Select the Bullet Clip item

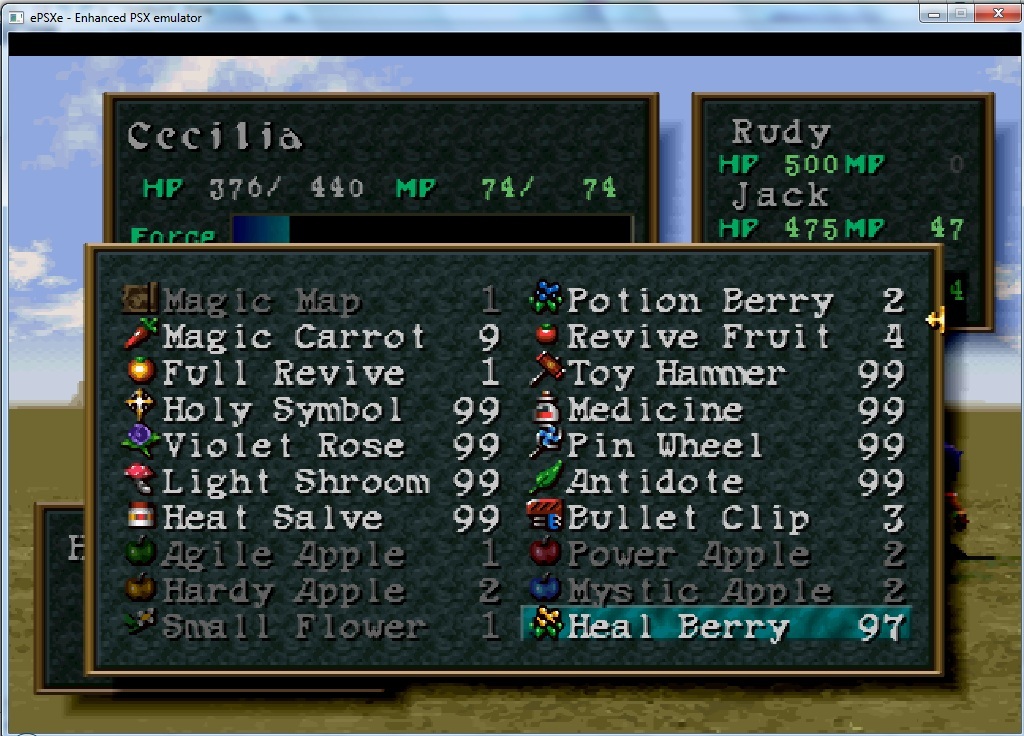pos(688,518)
